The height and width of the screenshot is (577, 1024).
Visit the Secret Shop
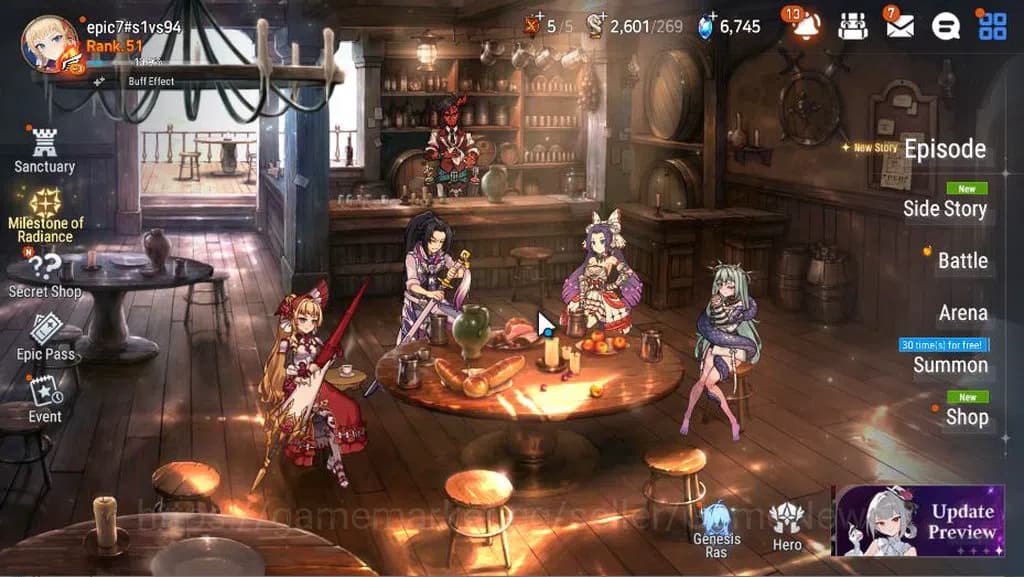[x=45, y=275]
